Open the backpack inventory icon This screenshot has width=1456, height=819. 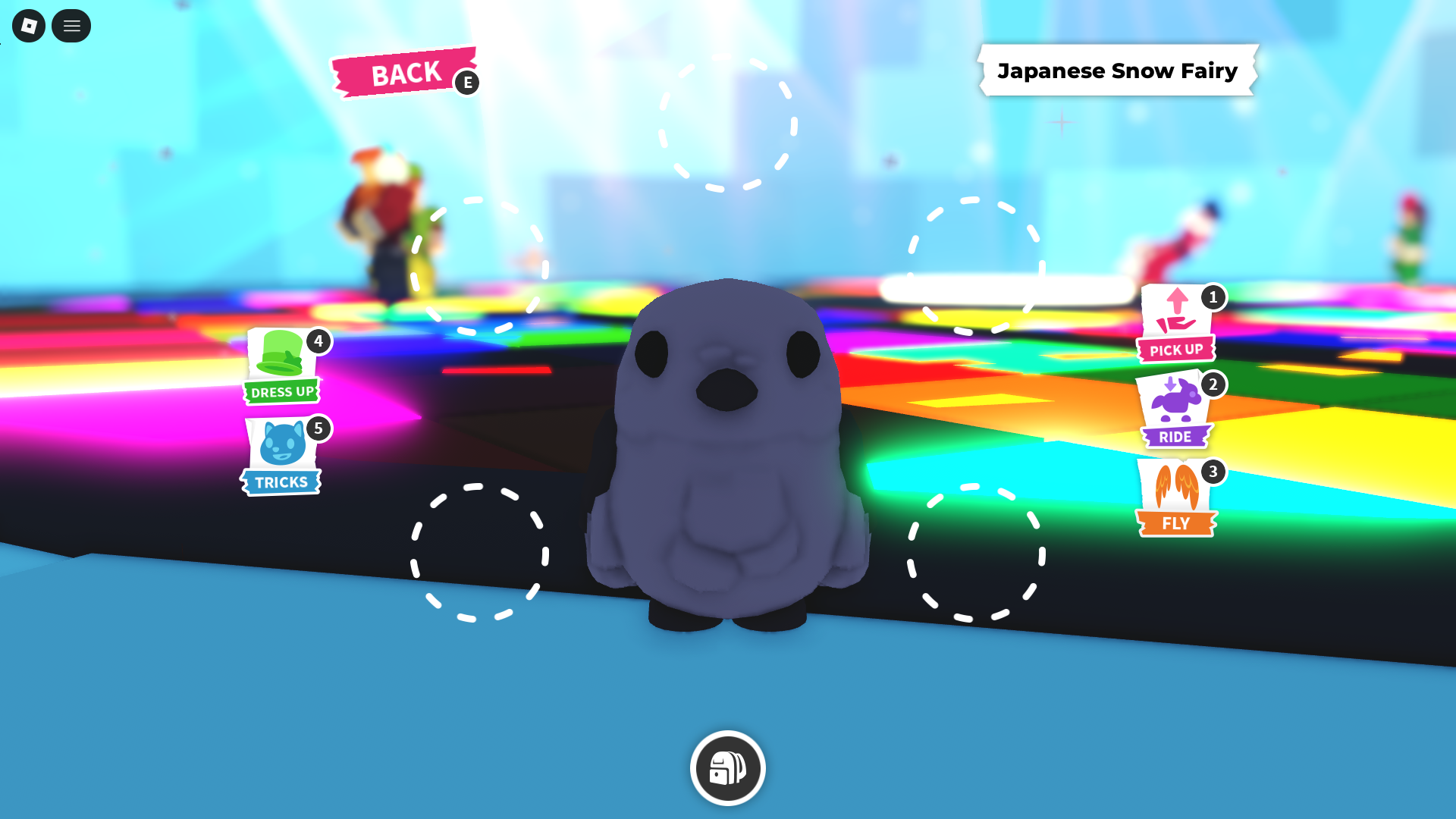tap(726, 767)
